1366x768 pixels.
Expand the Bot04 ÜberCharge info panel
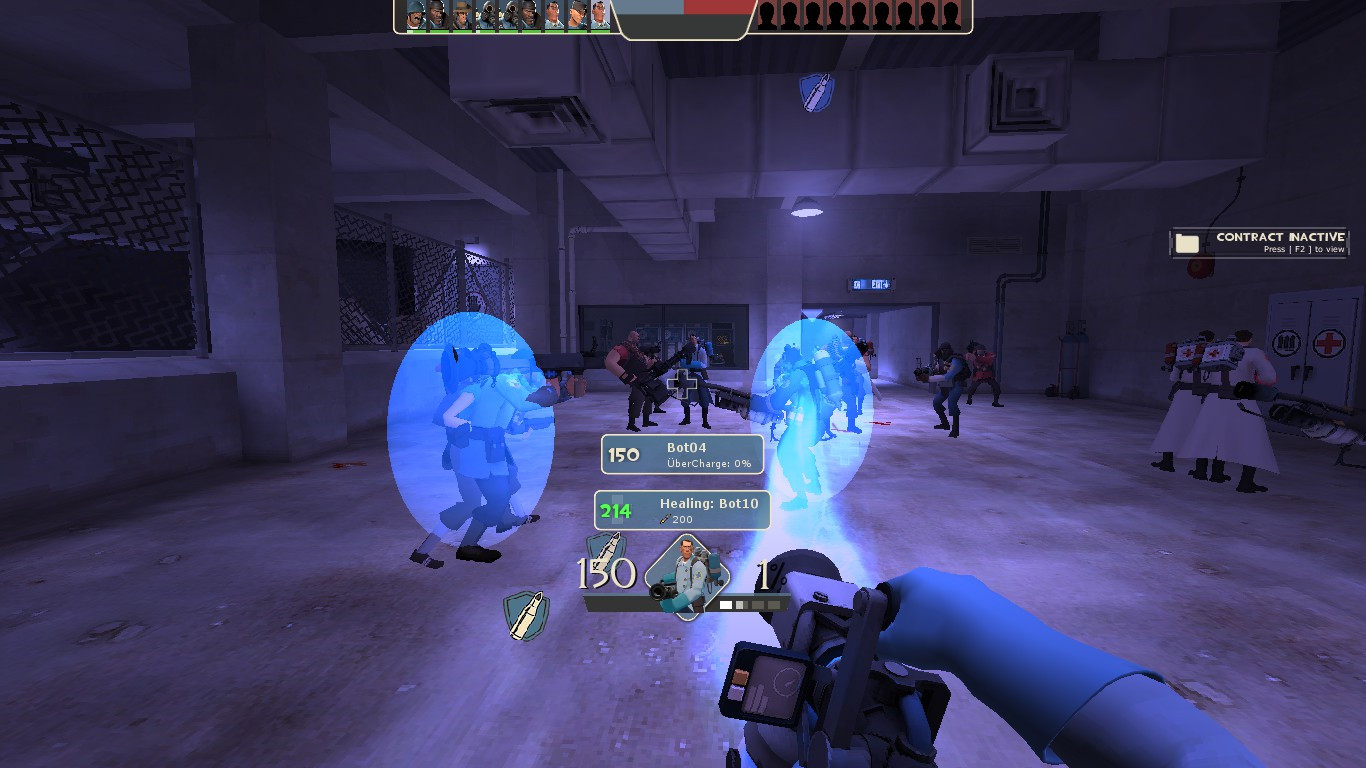681,454
